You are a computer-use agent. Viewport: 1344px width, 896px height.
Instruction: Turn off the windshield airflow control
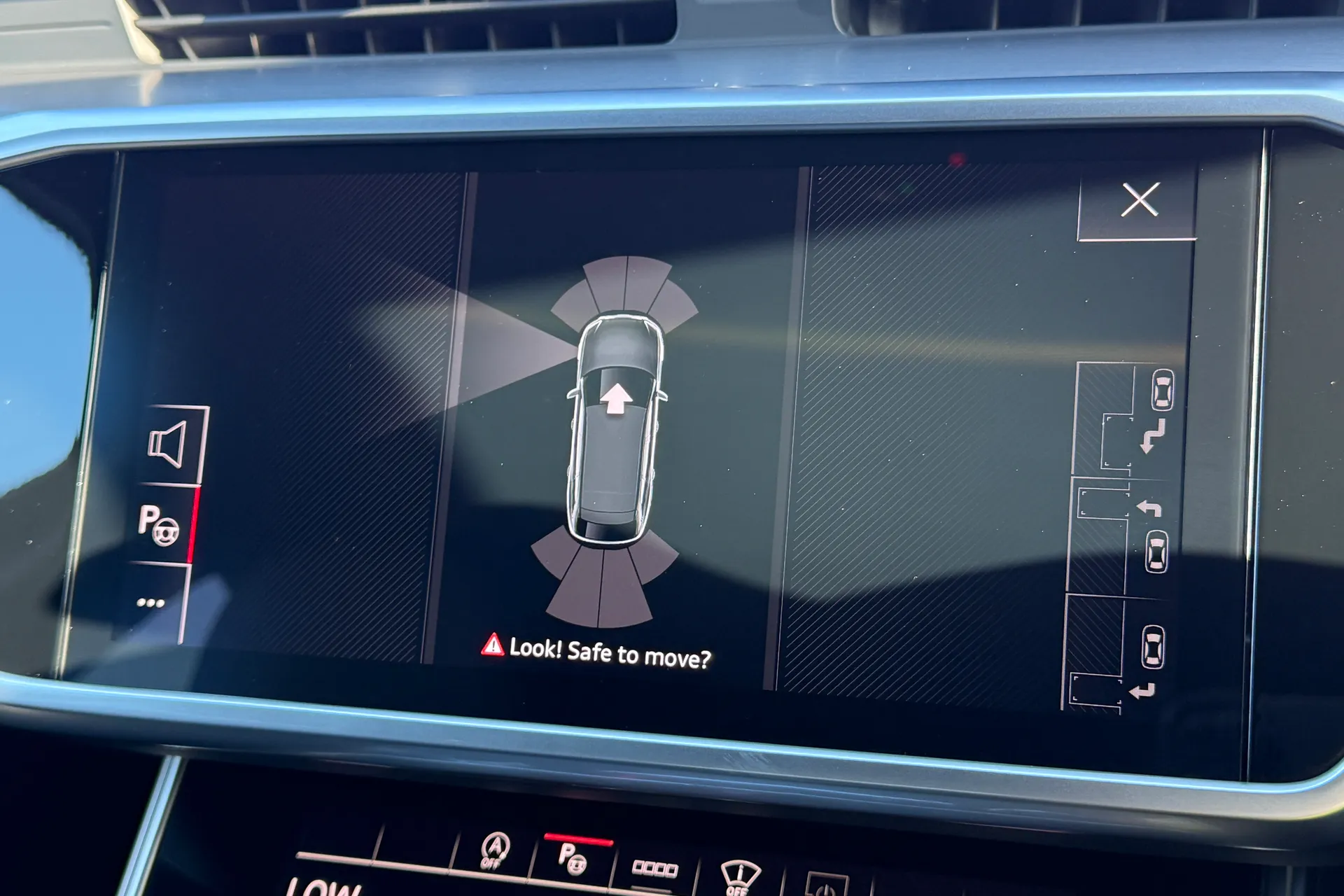point(739,874)
